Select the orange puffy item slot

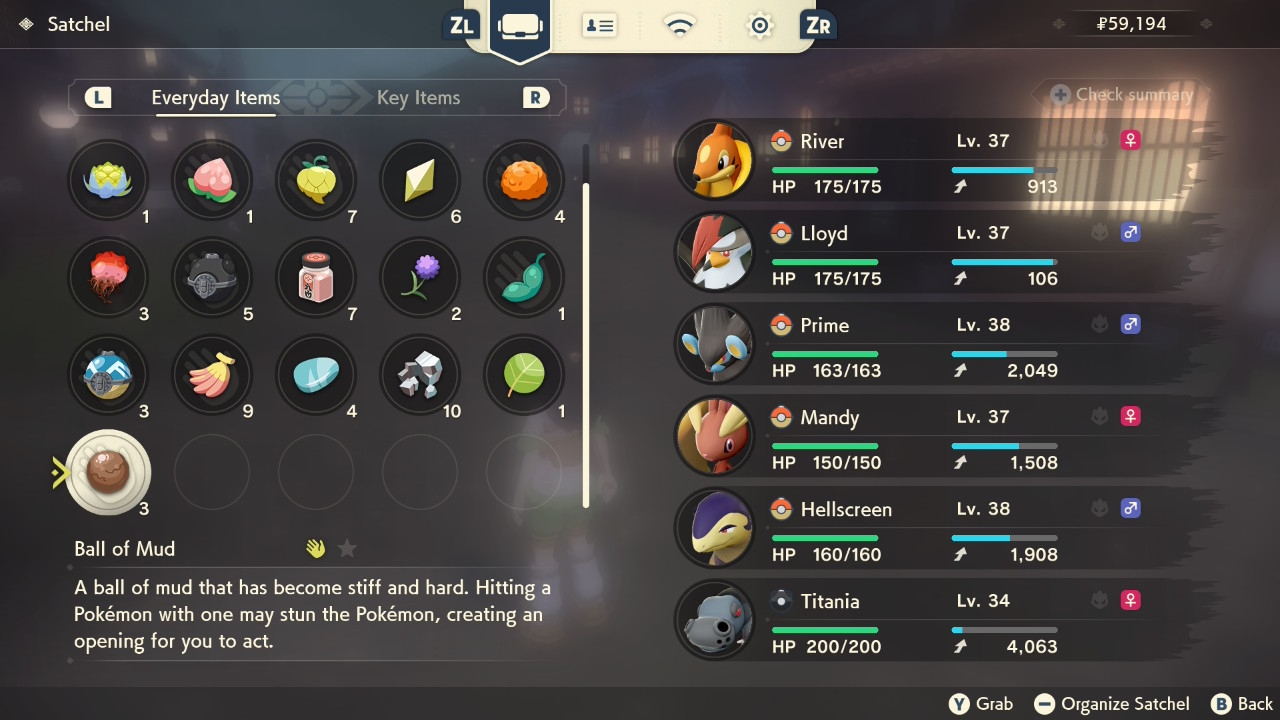524,180
